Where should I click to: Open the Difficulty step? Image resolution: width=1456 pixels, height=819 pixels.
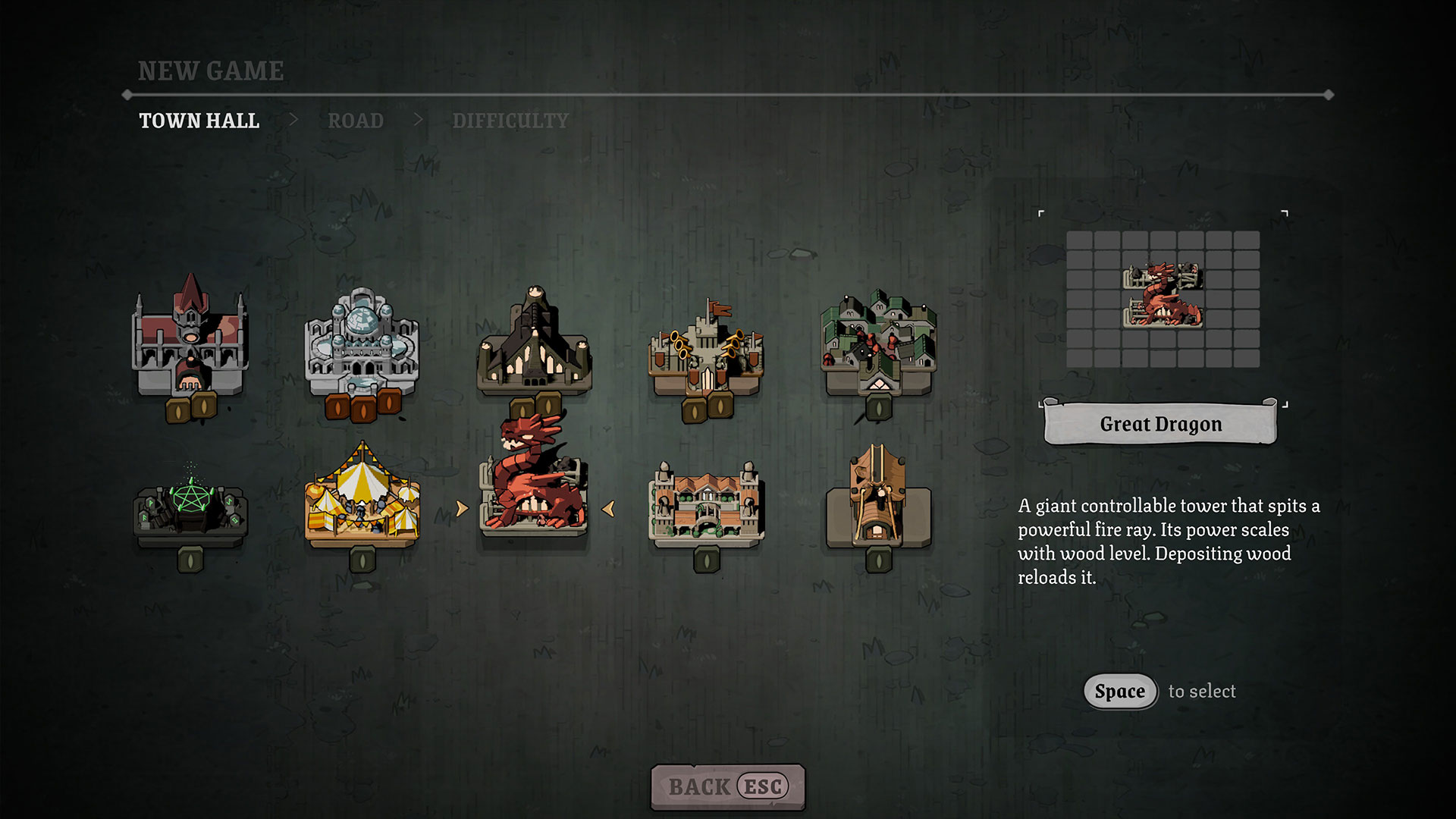point(510,121)
